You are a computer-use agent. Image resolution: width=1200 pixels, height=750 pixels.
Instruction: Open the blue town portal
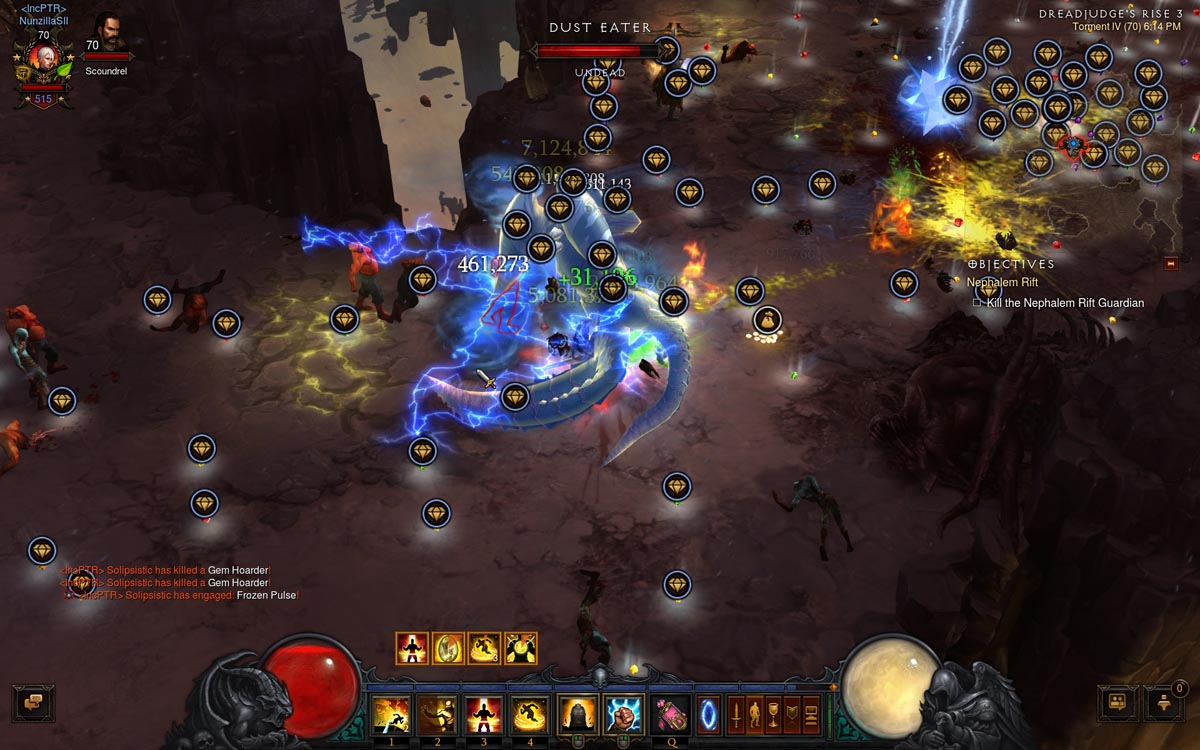(707, 715)
